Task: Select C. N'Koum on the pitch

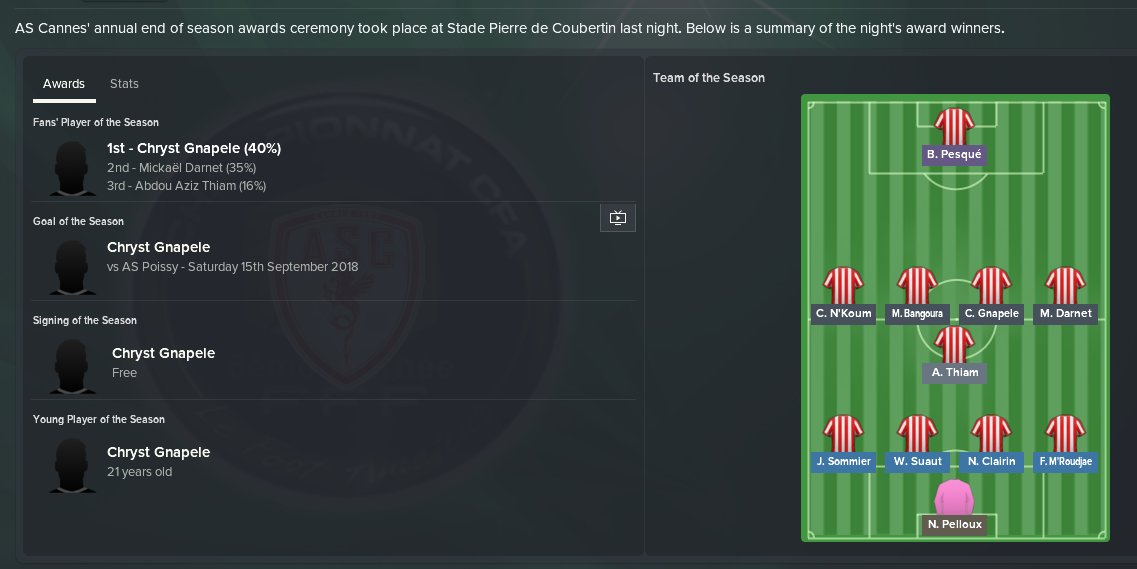Action: 843,313
